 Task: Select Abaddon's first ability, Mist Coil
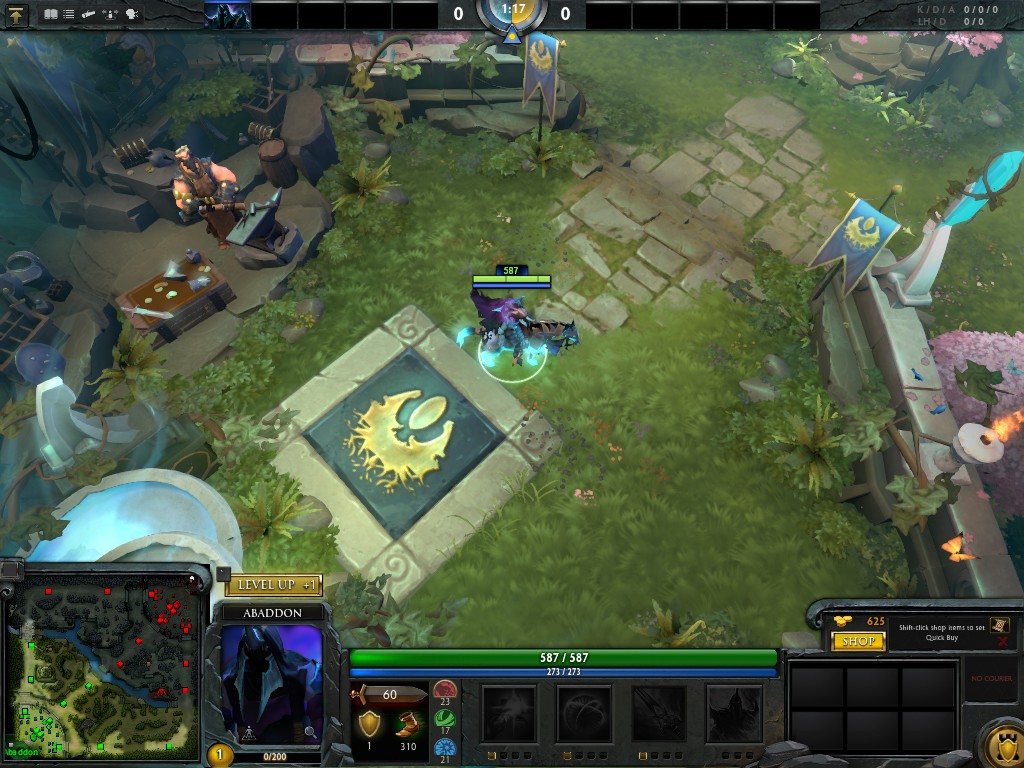[509, 713]
